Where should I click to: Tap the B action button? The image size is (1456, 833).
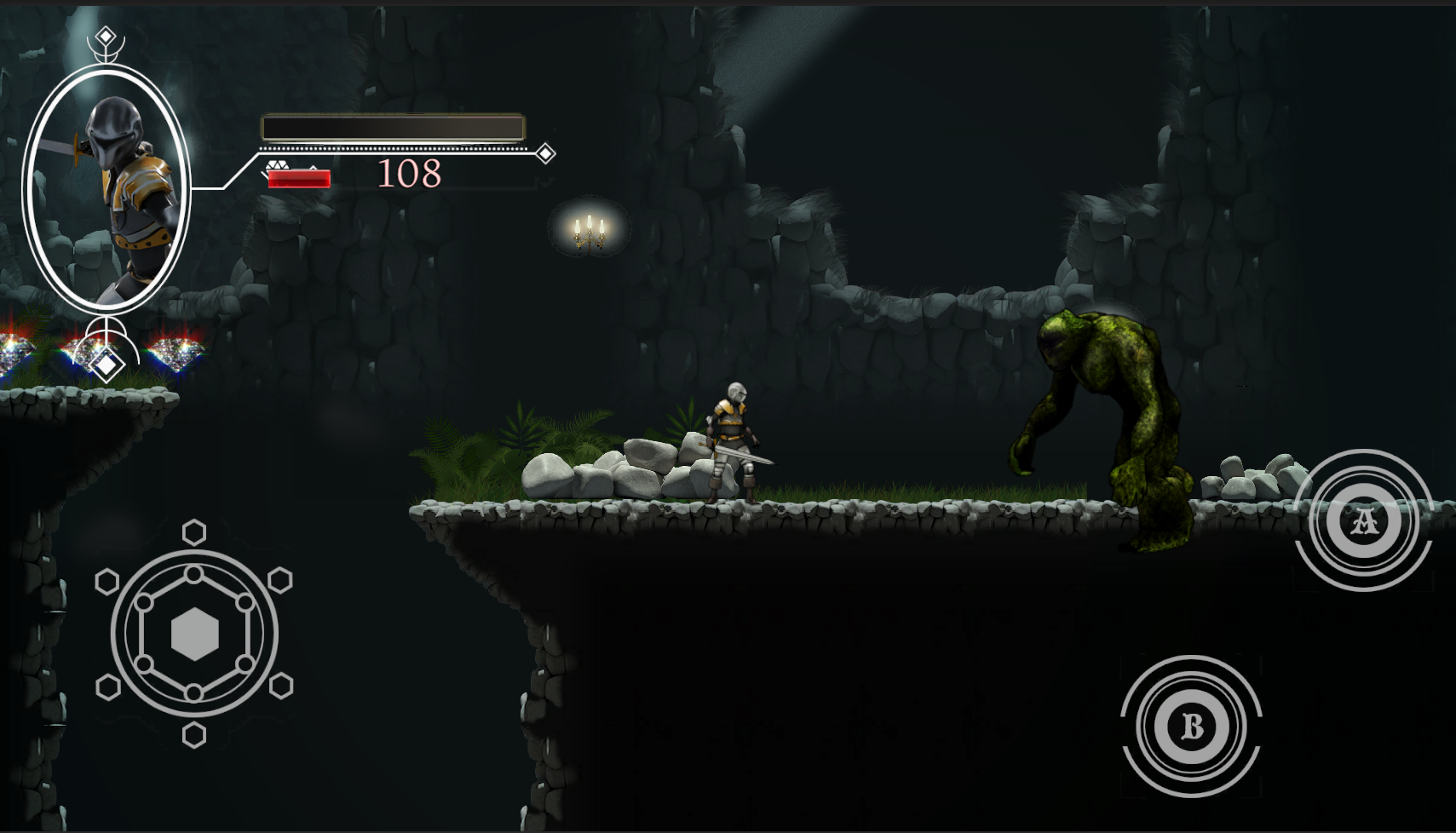tap(1191, 727)
